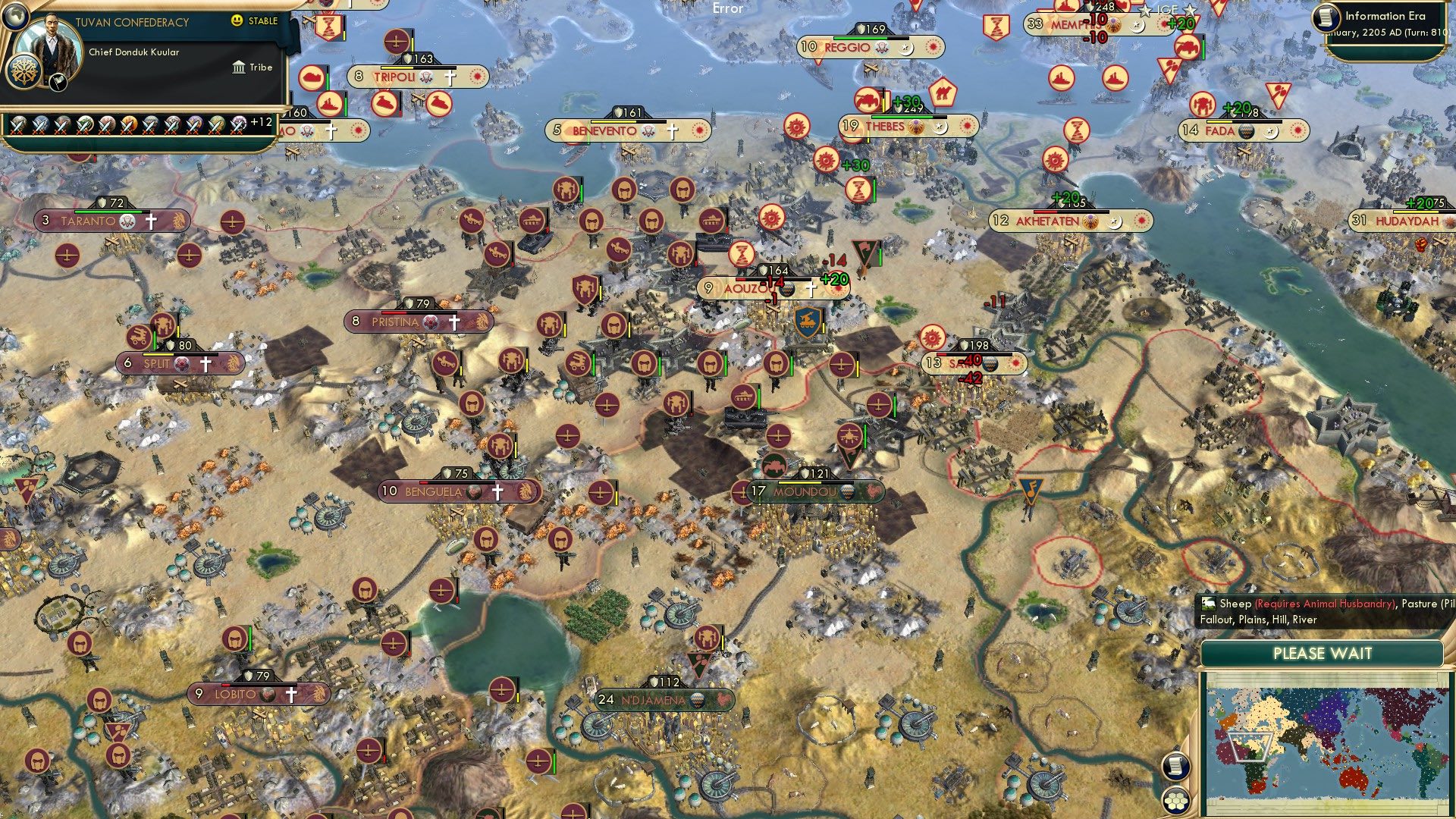The width and height of the screenshot is (1456, 819).
Task: Click the sheep resource icon in the tooltip
Action: (x=1209, y=605)
